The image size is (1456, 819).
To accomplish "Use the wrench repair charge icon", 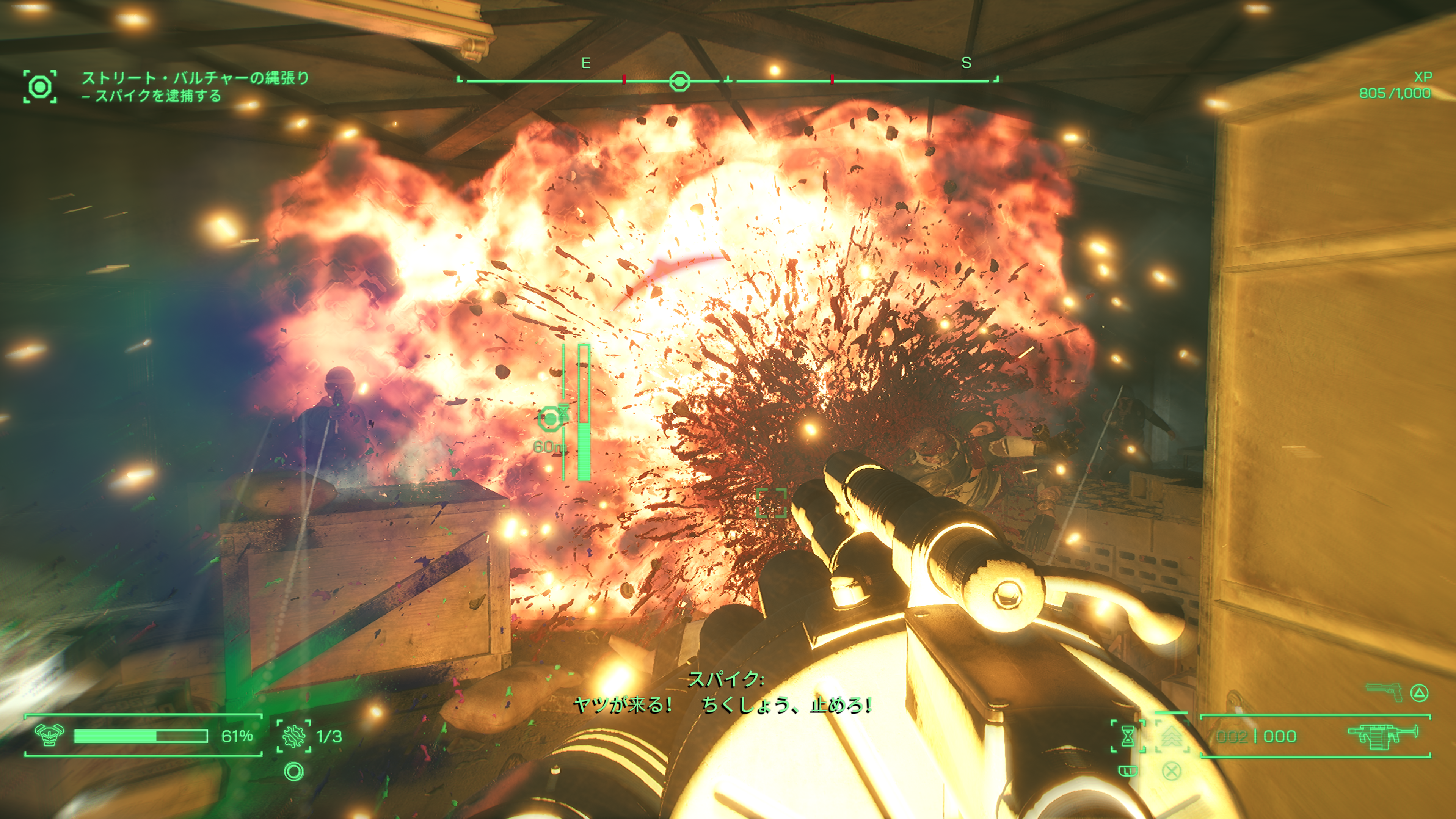I will 294,736.
